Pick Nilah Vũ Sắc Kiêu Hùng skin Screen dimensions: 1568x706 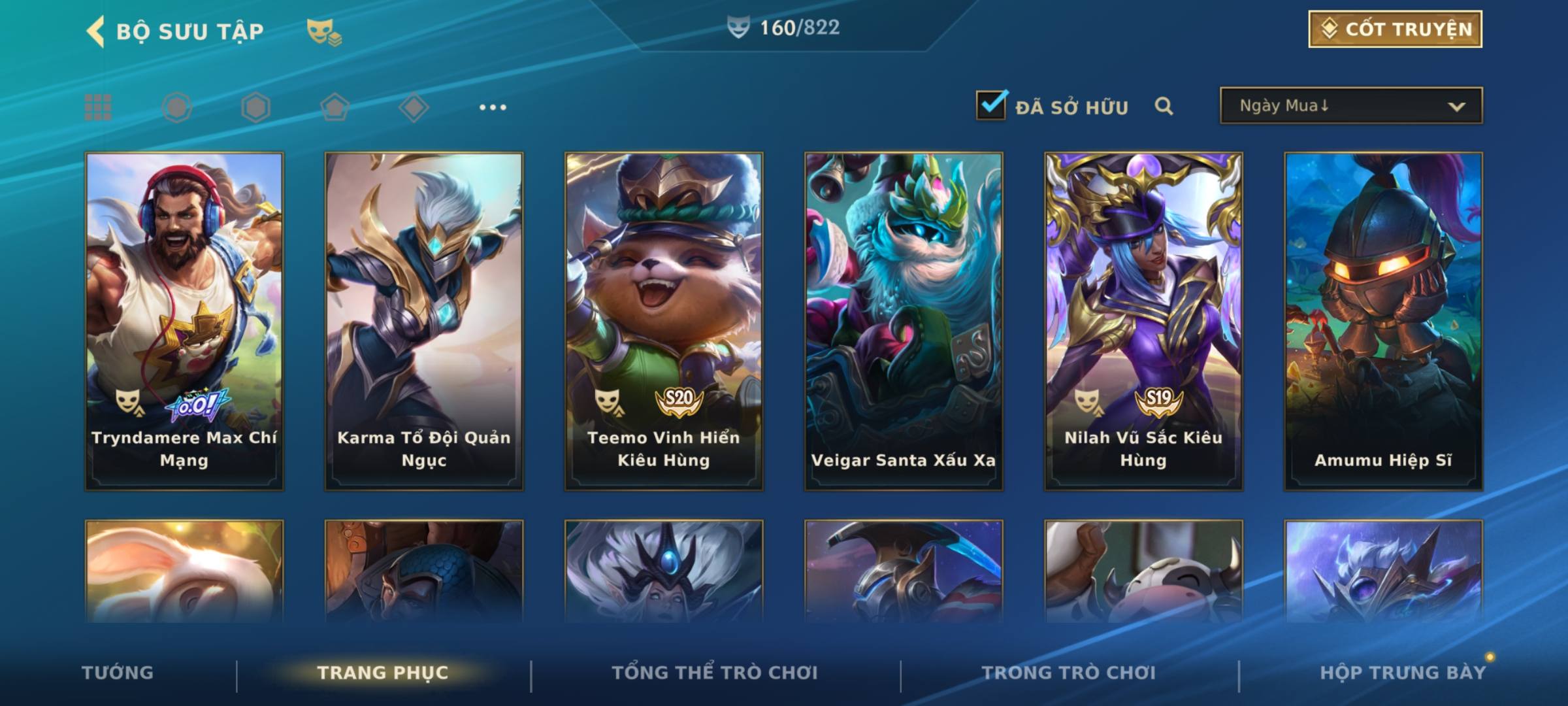pos(1143,321)
